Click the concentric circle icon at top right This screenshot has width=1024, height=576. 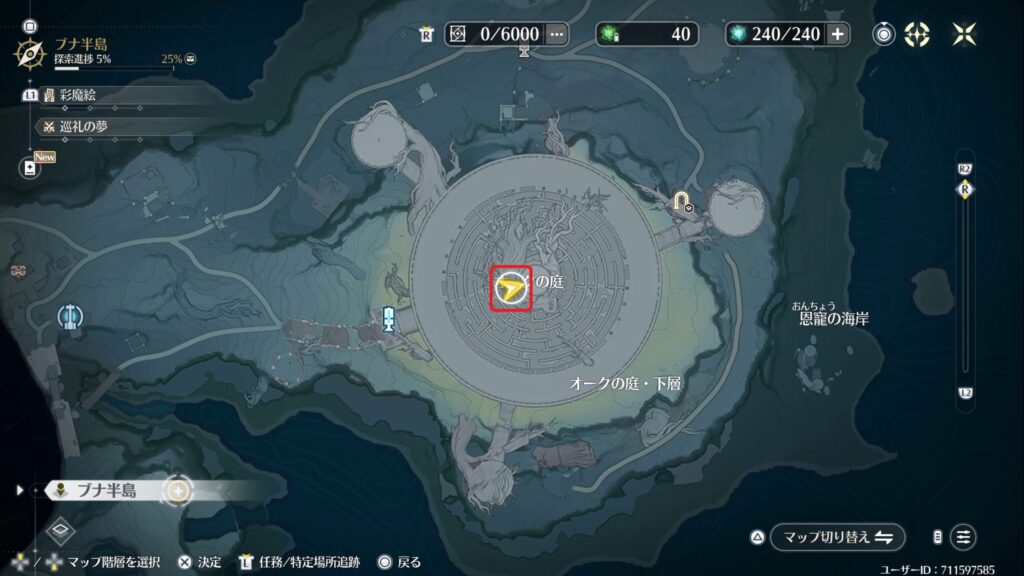click(x=884, y=34)
